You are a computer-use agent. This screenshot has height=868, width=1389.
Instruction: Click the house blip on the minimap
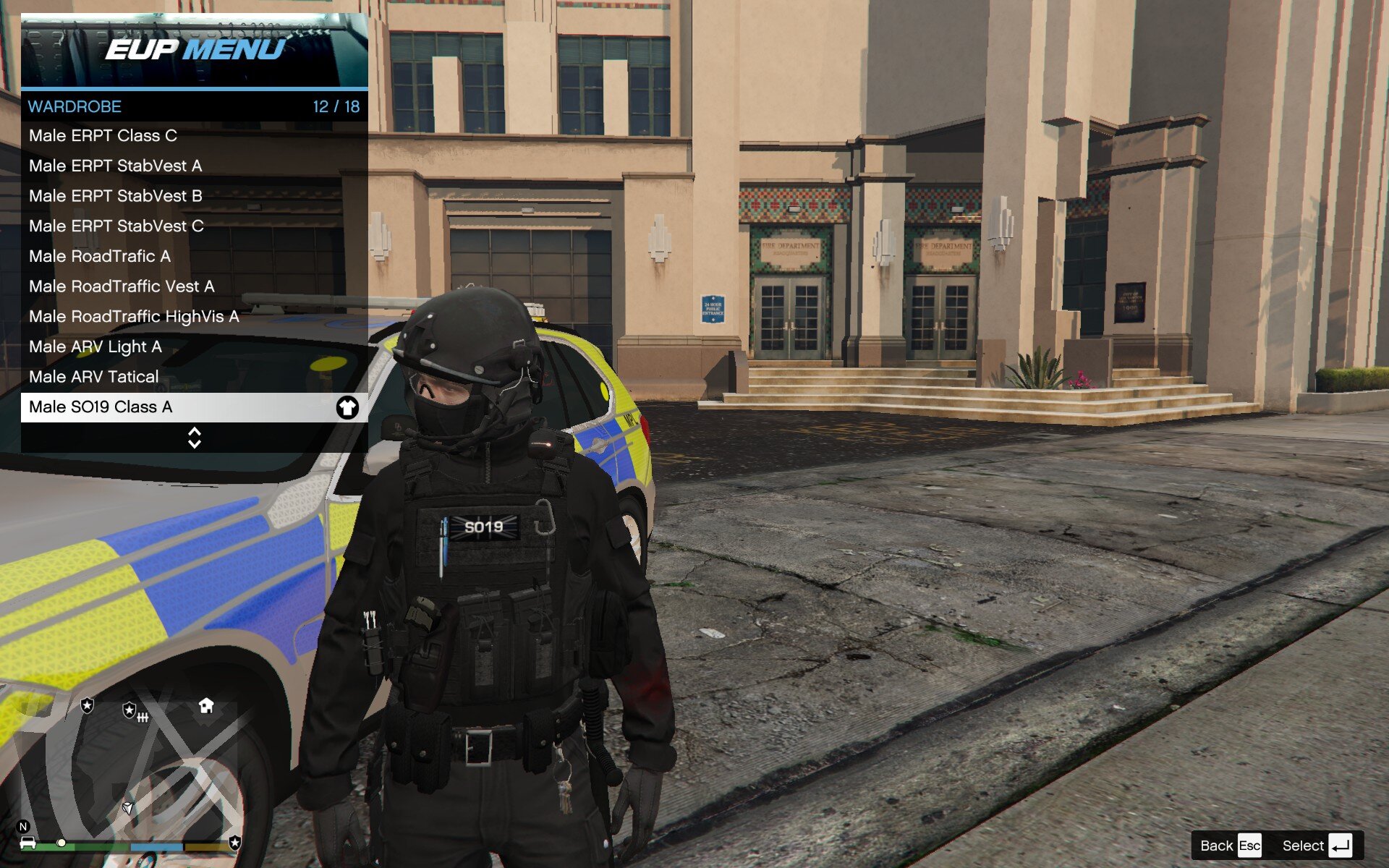pos(206,705)
